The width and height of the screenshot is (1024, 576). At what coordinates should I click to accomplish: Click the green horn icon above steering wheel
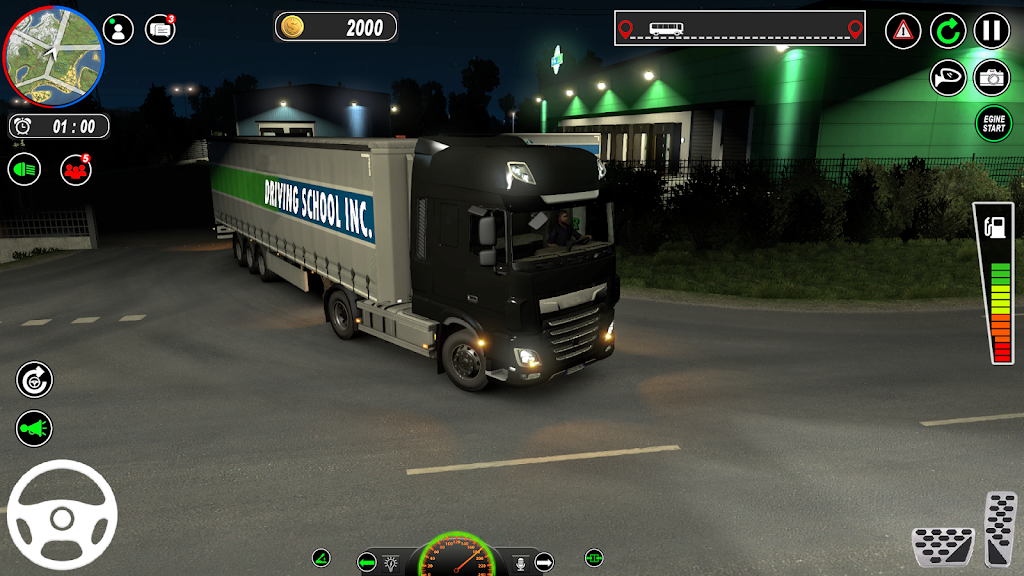click(34, 429)
